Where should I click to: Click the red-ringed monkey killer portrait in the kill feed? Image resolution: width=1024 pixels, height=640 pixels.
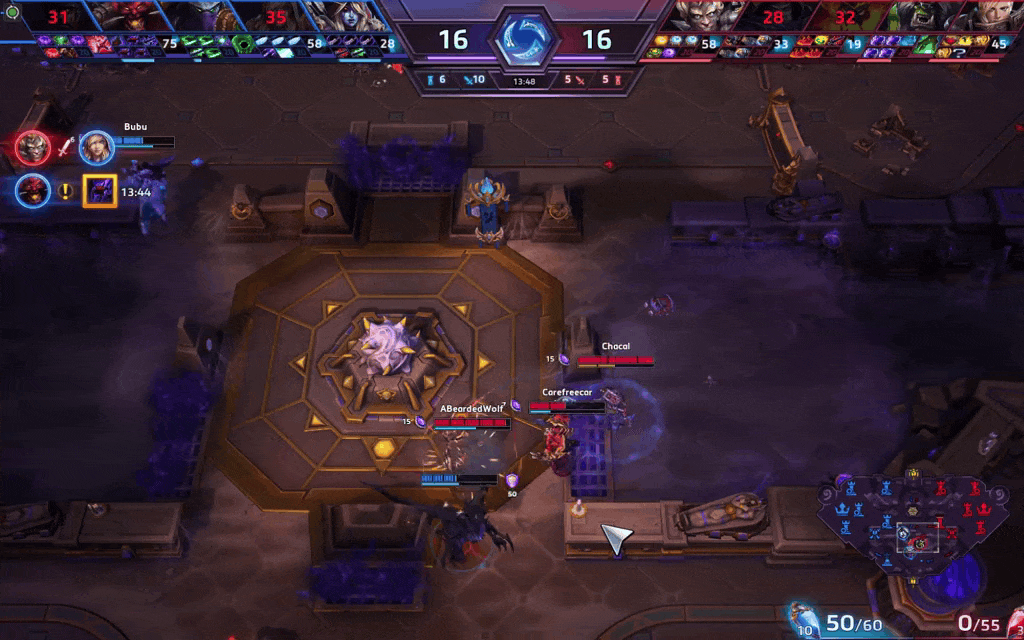tap(32, 148)
